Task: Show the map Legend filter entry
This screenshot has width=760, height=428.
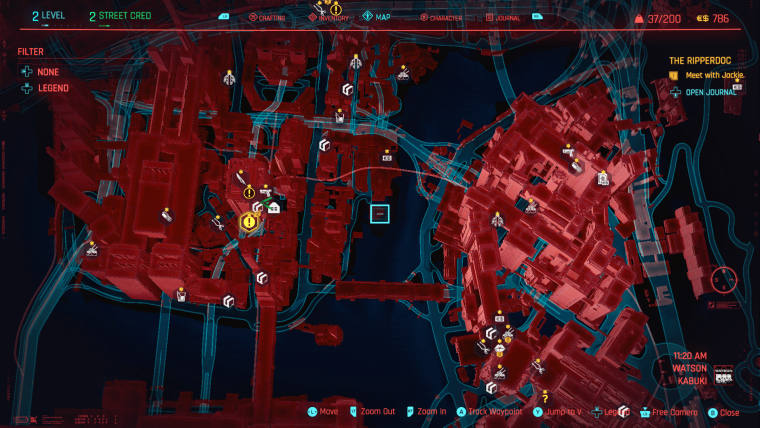Action: (53, 88)
